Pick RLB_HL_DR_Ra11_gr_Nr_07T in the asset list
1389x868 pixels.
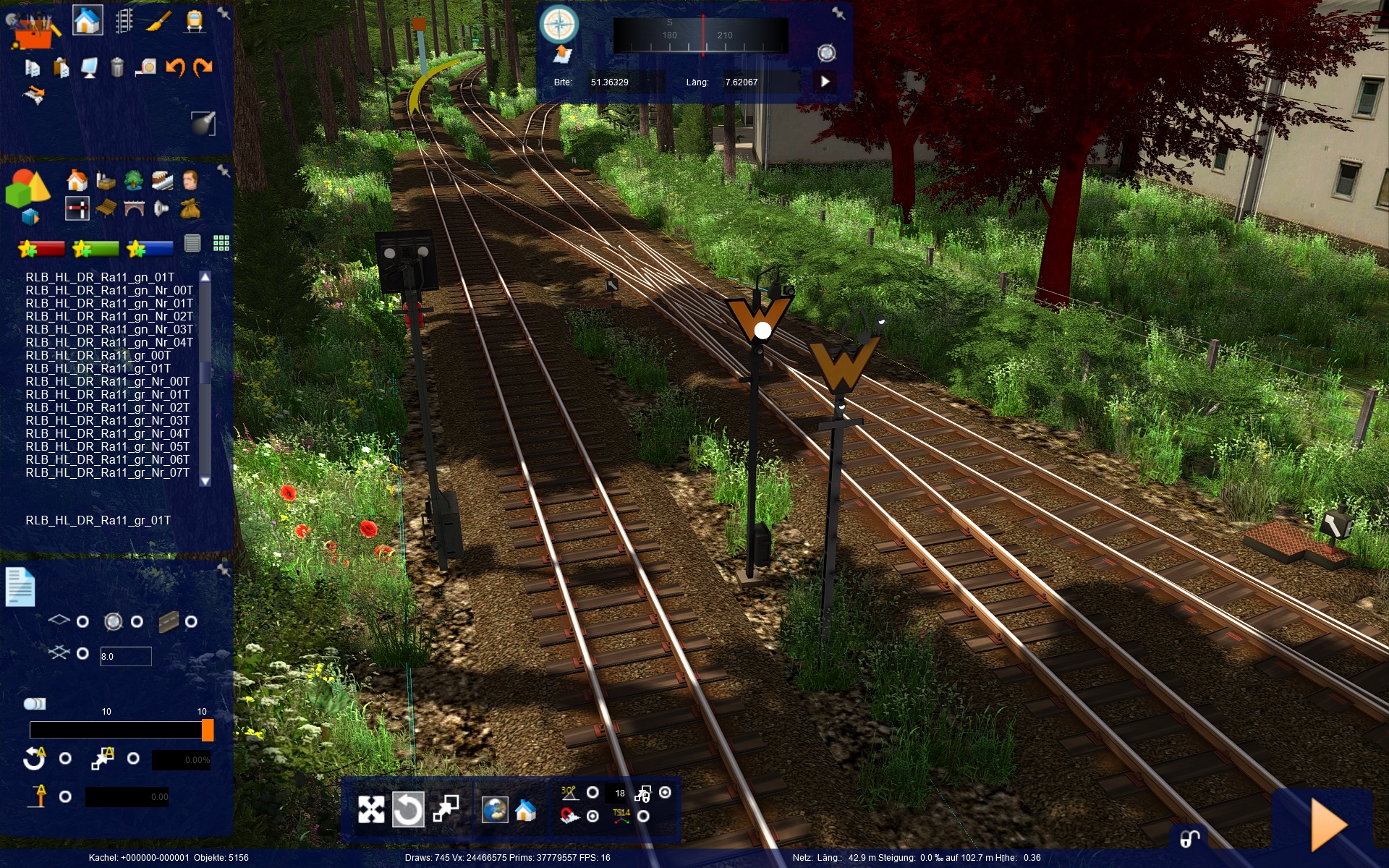107,472
